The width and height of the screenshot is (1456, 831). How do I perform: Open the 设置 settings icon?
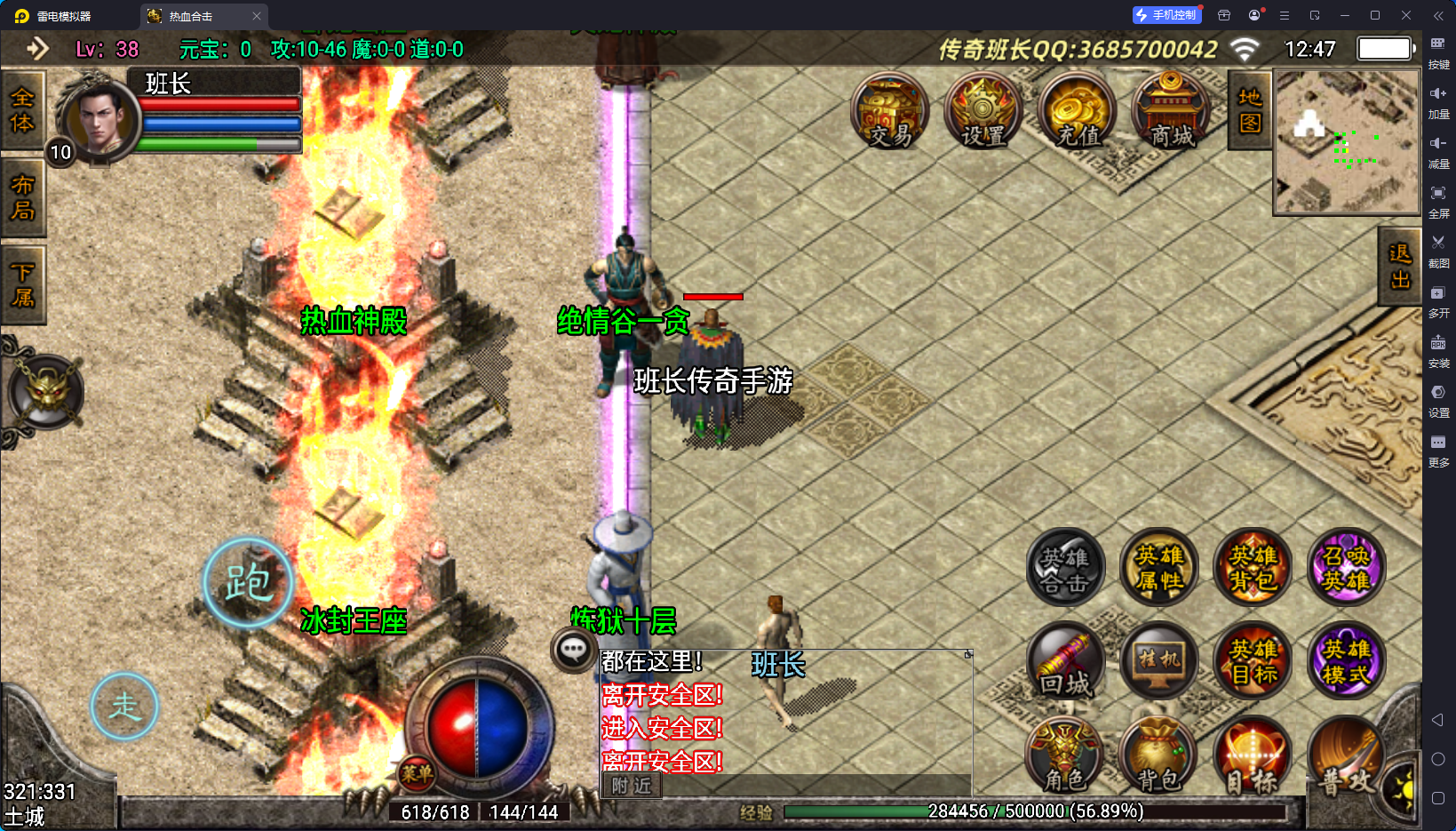point(983,112)
